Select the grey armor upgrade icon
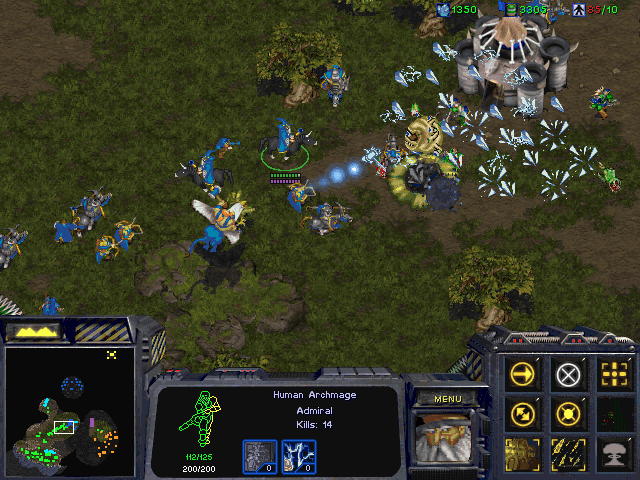This screenshot has width=640, height=480. (x=261, y=455)
